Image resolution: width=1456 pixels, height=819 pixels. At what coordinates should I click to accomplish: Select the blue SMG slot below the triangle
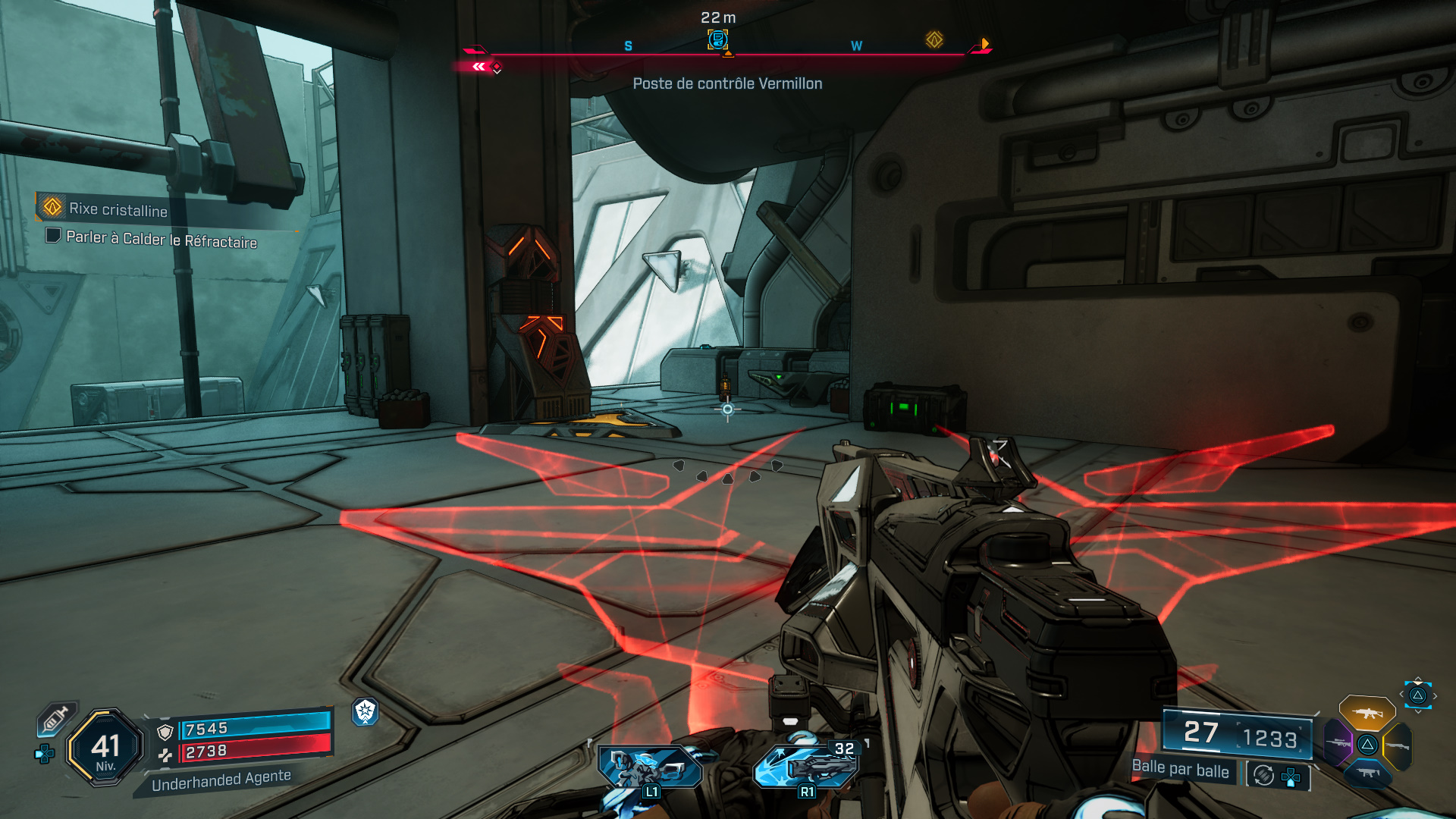pos(1369,773)
